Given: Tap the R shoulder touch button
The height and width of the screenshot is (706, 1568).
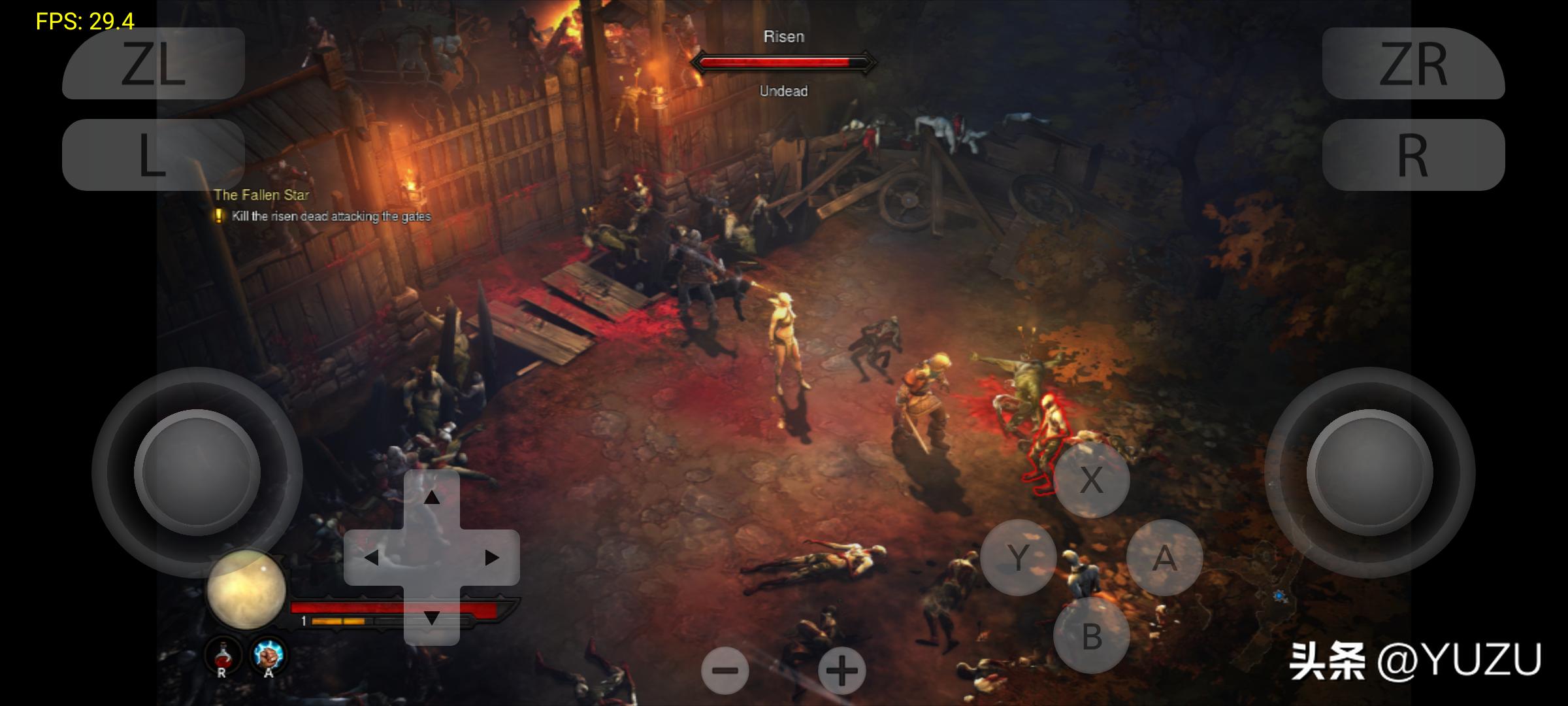Looking at the screenshot, I should click(x=1413, y=155).
